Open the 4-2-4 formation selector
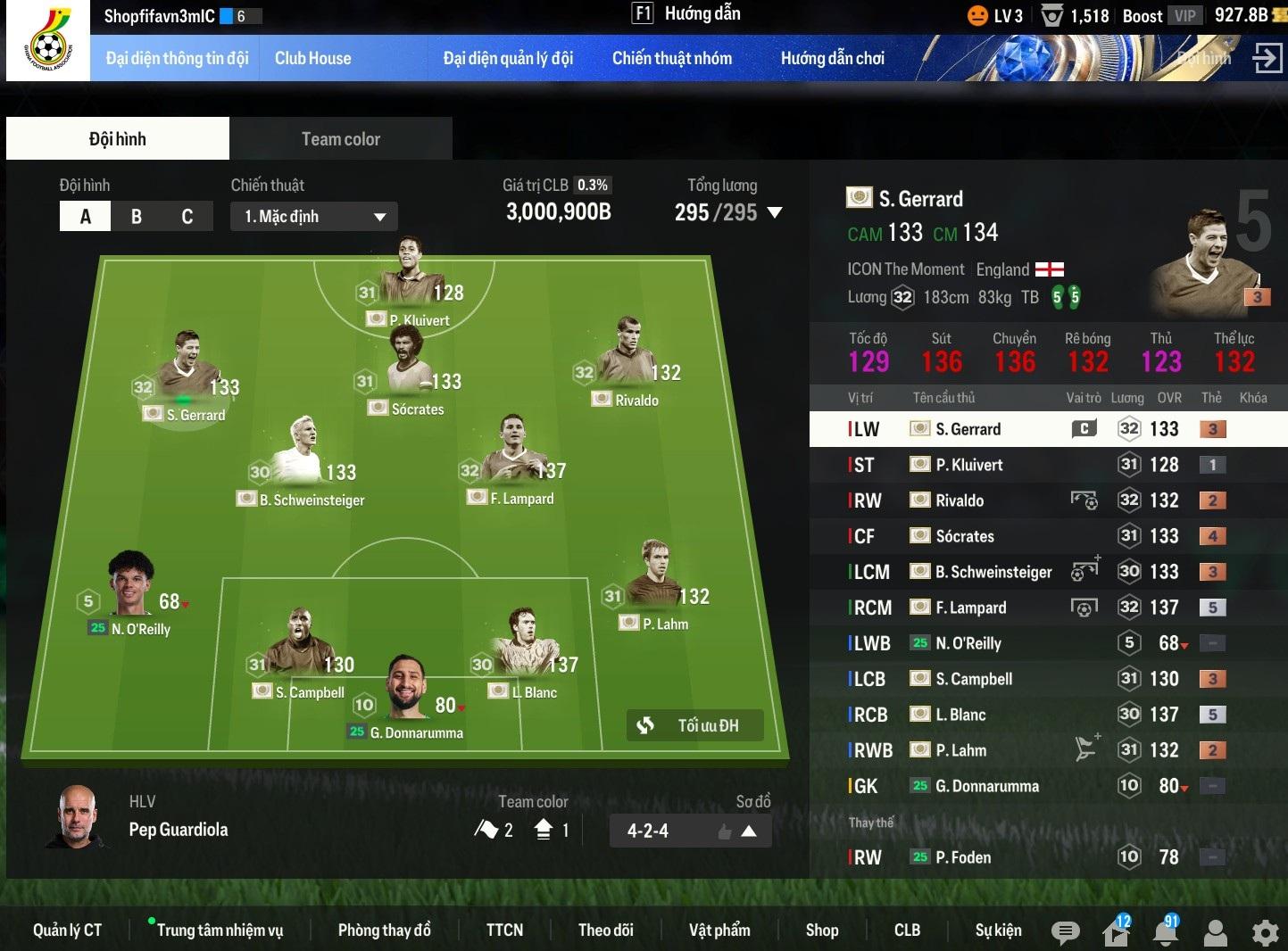1288x951 pixels. 690,831
